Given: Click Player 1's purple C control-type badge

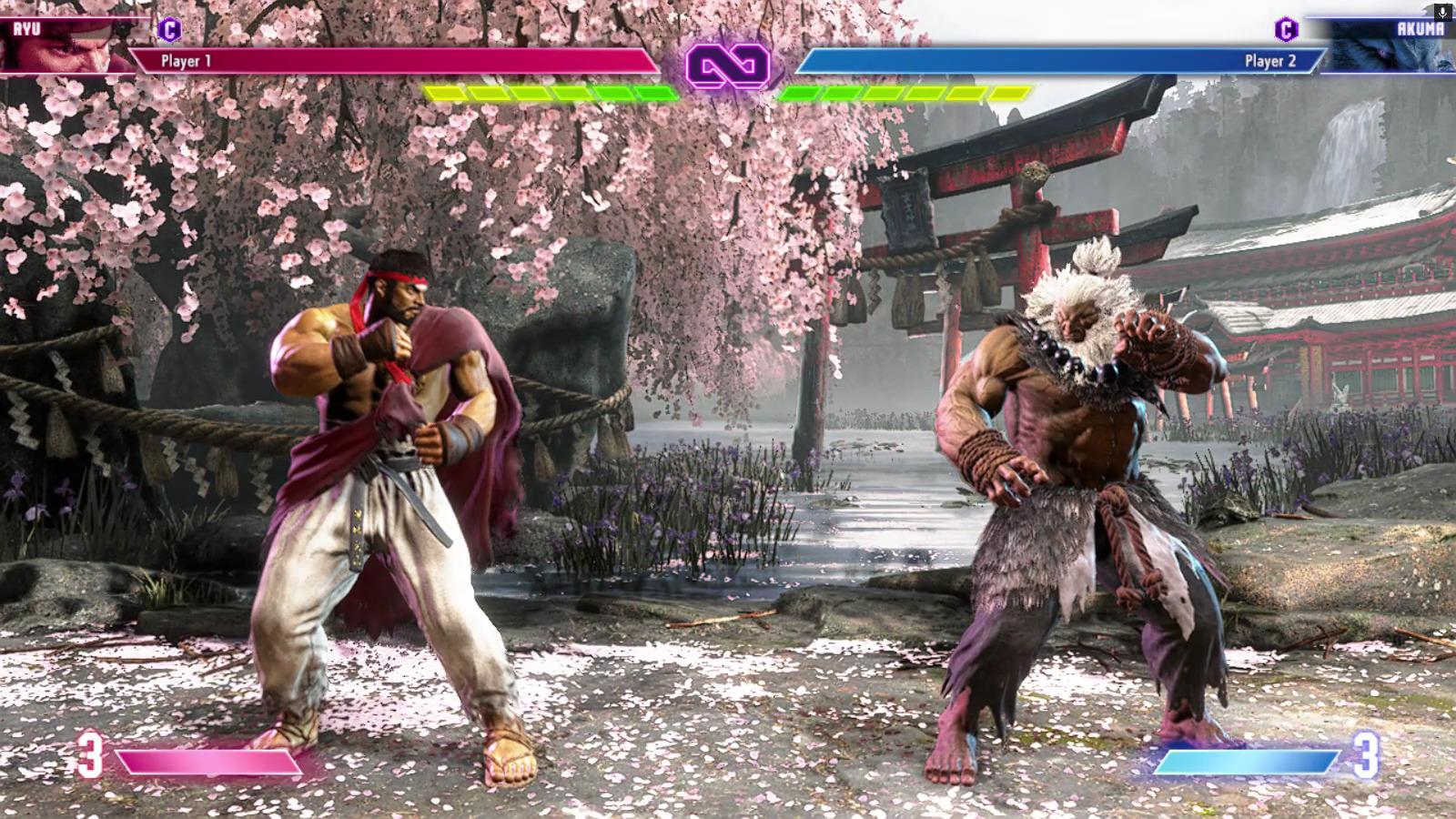Looking at the screenshot, I should click(169, 30).
